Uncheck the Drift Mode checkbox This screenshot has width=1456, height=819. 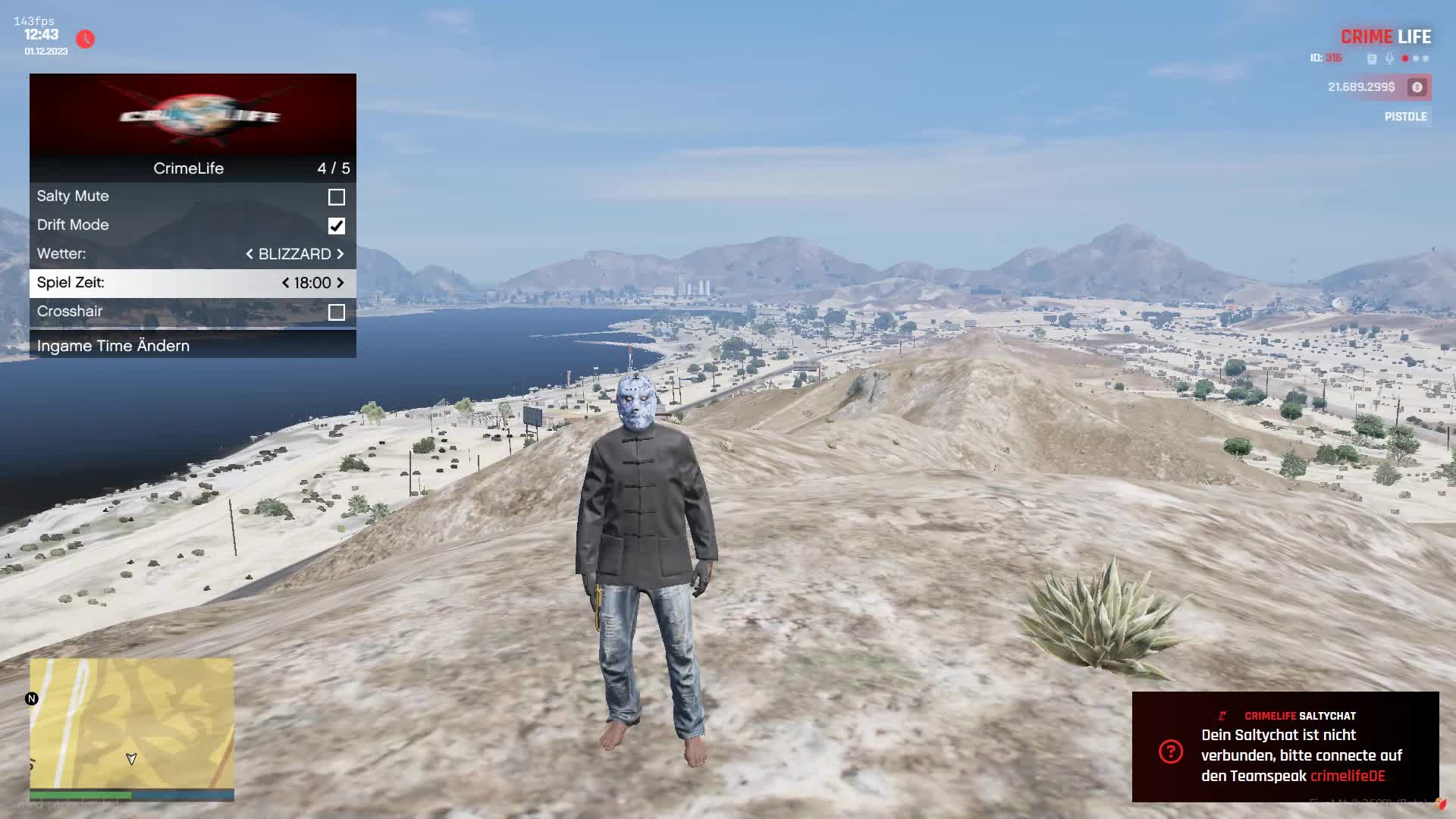[x=337, y=226]
